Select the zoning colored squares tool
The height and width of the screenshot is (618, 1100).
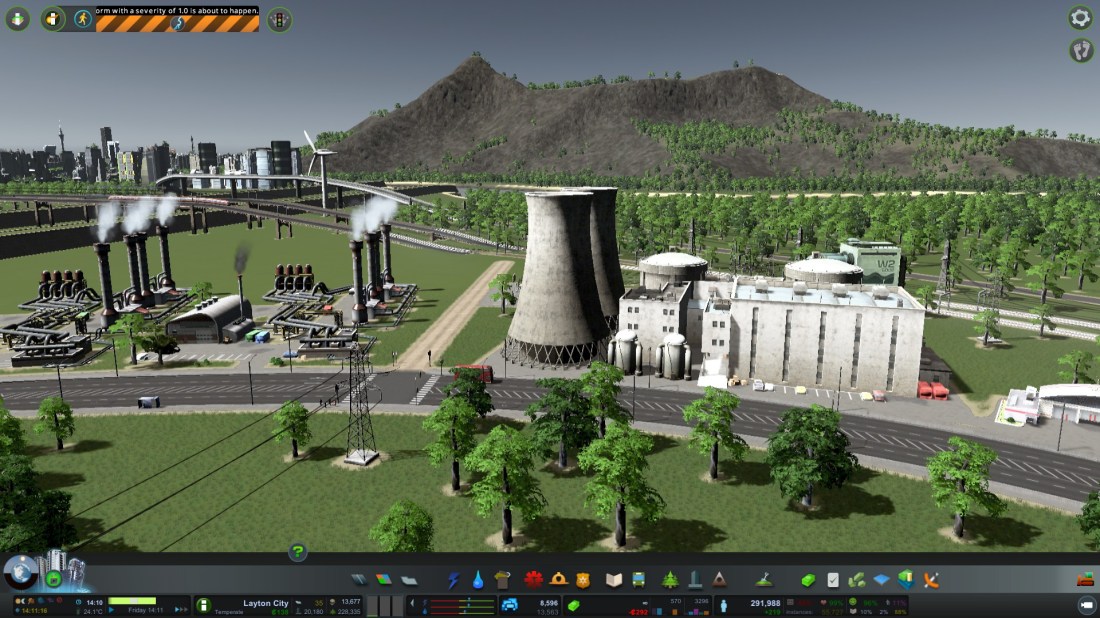click(x=384, y=580)
